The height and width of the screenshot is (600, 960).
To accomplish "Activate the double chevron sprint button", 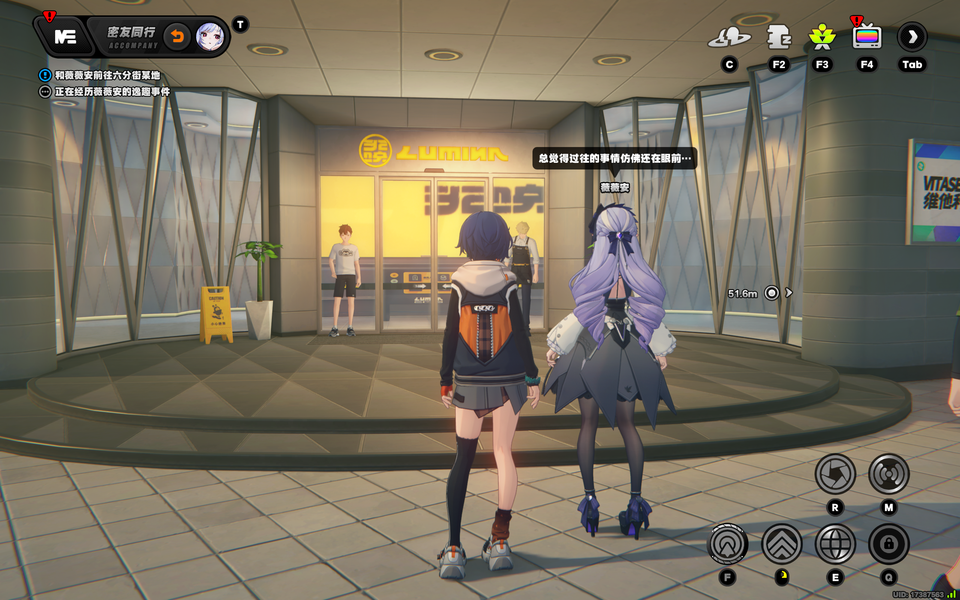I will [x=782, y=544].
